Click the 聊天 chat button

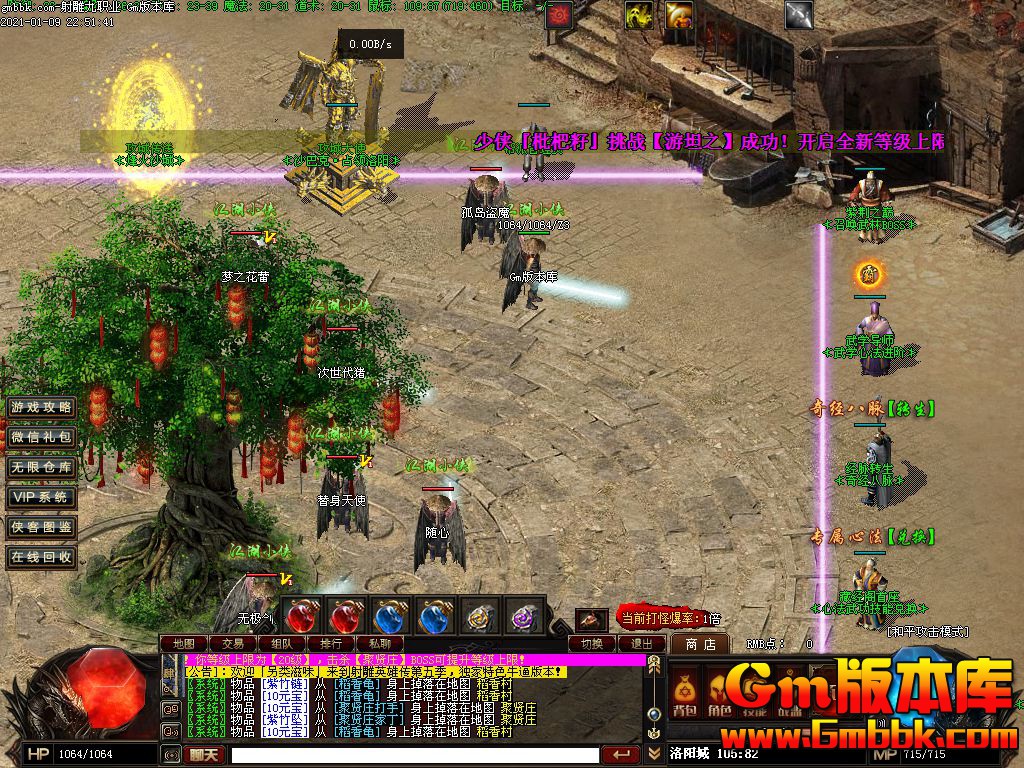205,755
